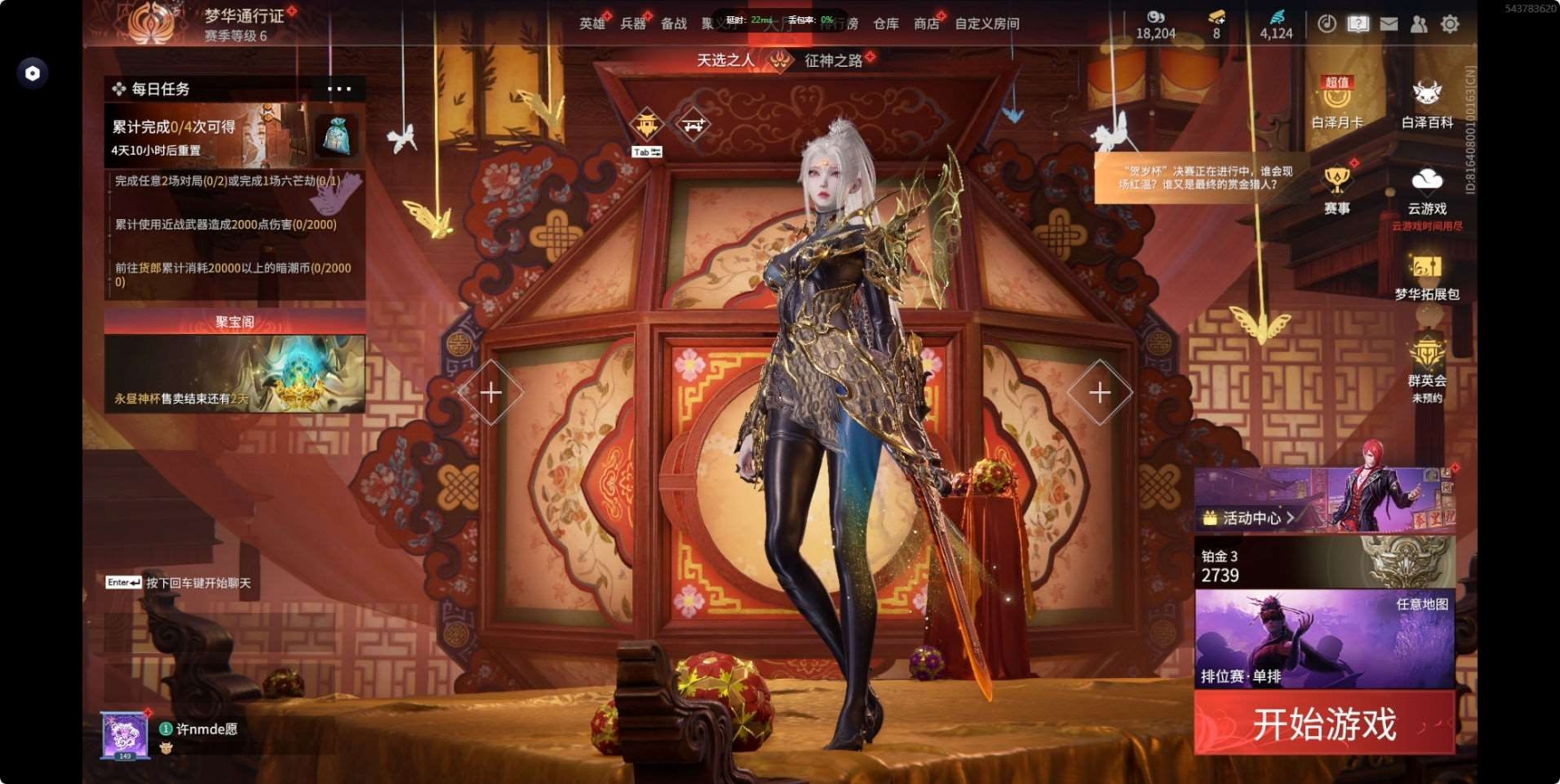The width and height of the screenshot is (1560, 784).
Task: Open the mail envelope icon
Action: 1388,24
